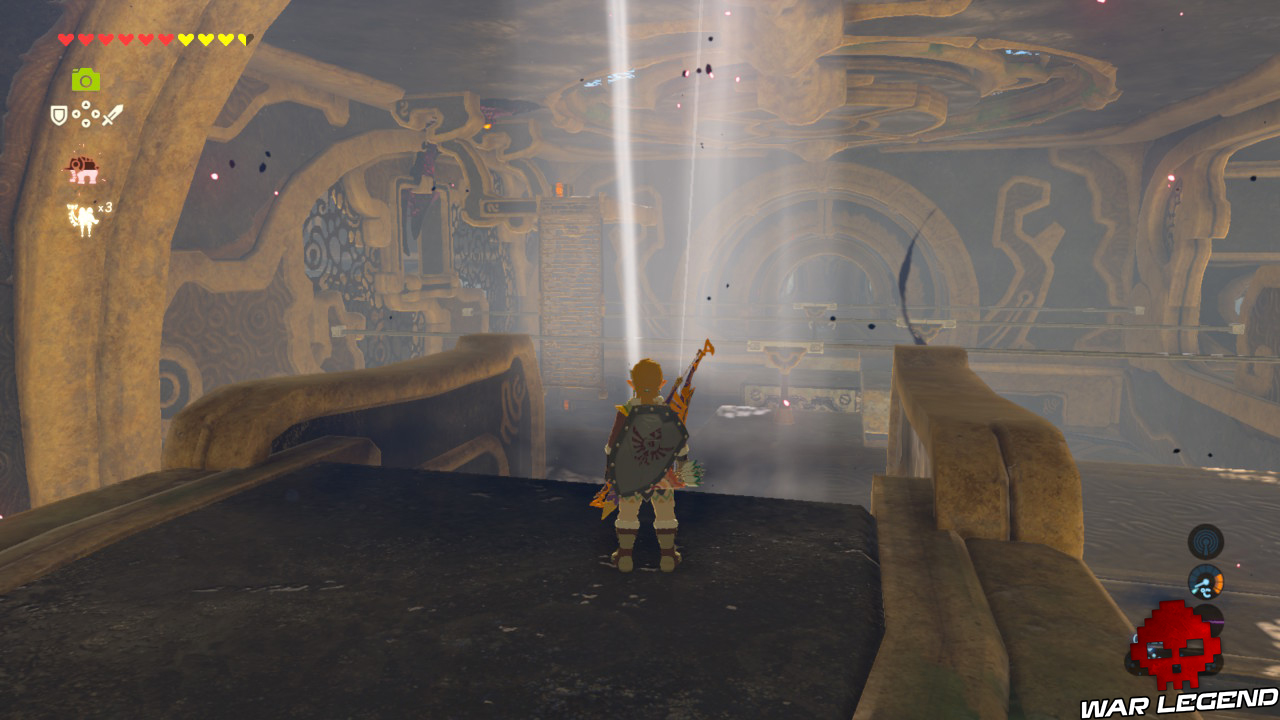Expand weapon choices via the d-pad right arrow

97,113
